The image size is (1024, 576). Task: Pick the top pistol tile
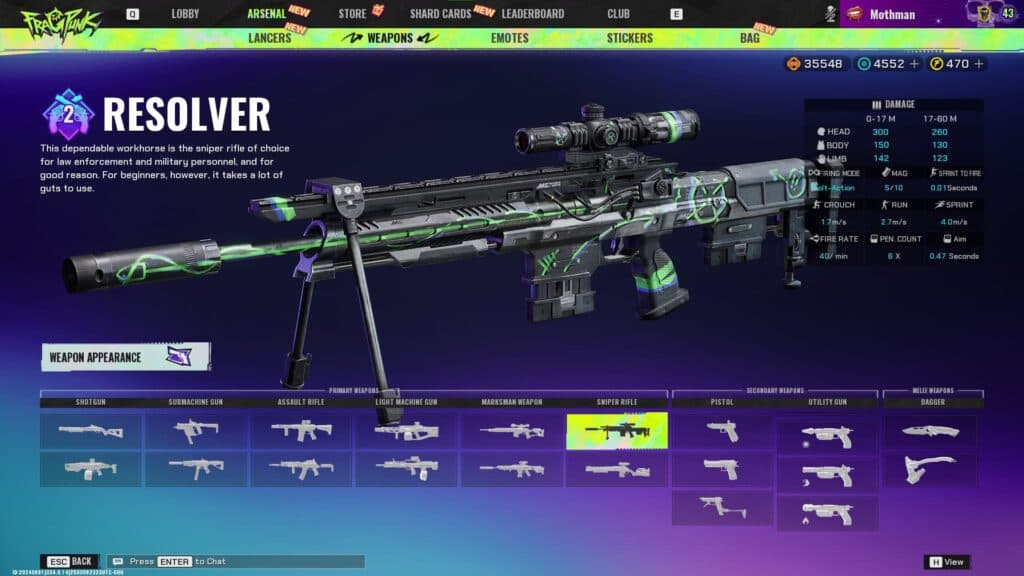[722, 431]
